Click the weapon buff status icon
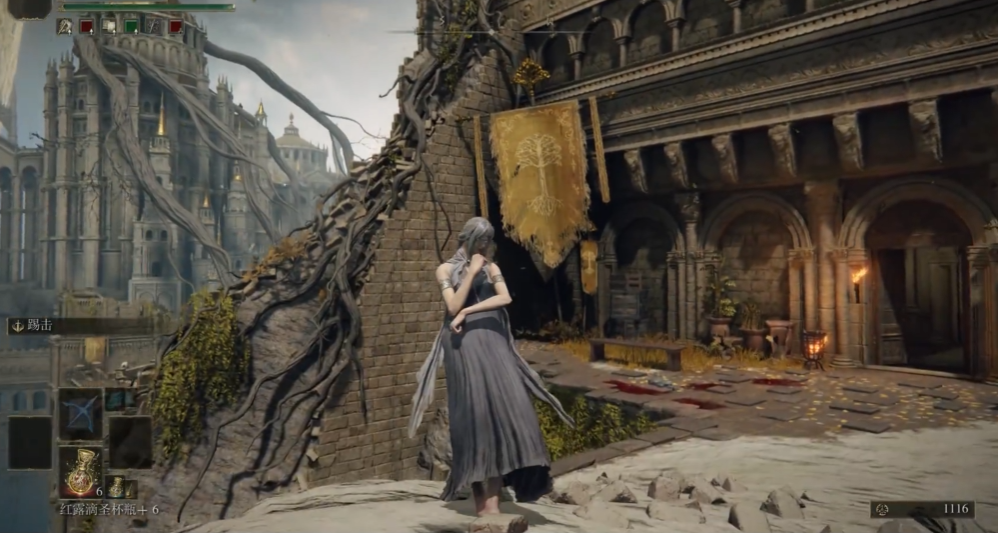This screenshot has height=533, width=998. pyautogui.click(x=64, y=26)
